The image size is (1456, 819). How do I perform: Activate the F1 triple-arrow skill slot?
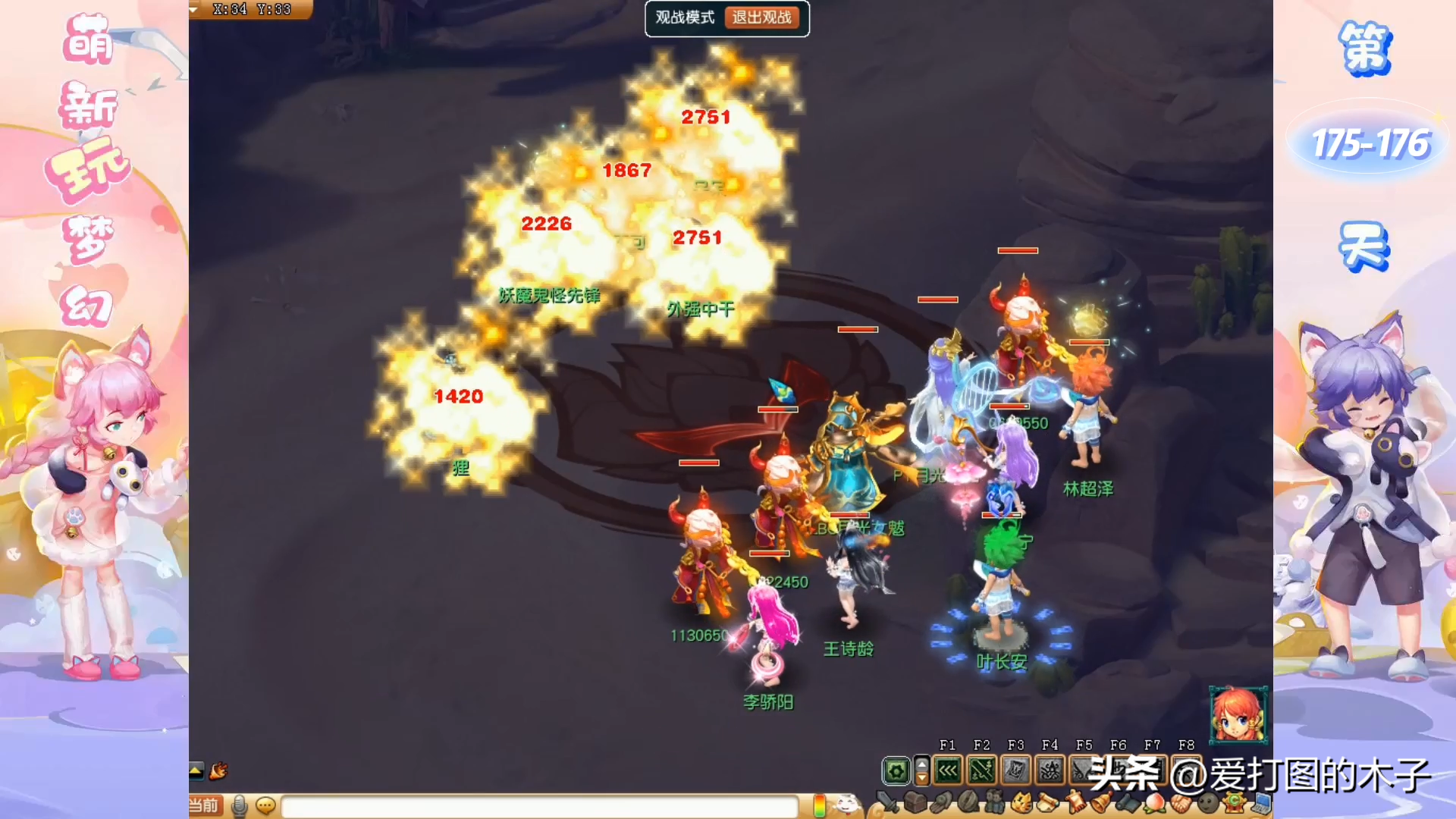tap(948, 772)
